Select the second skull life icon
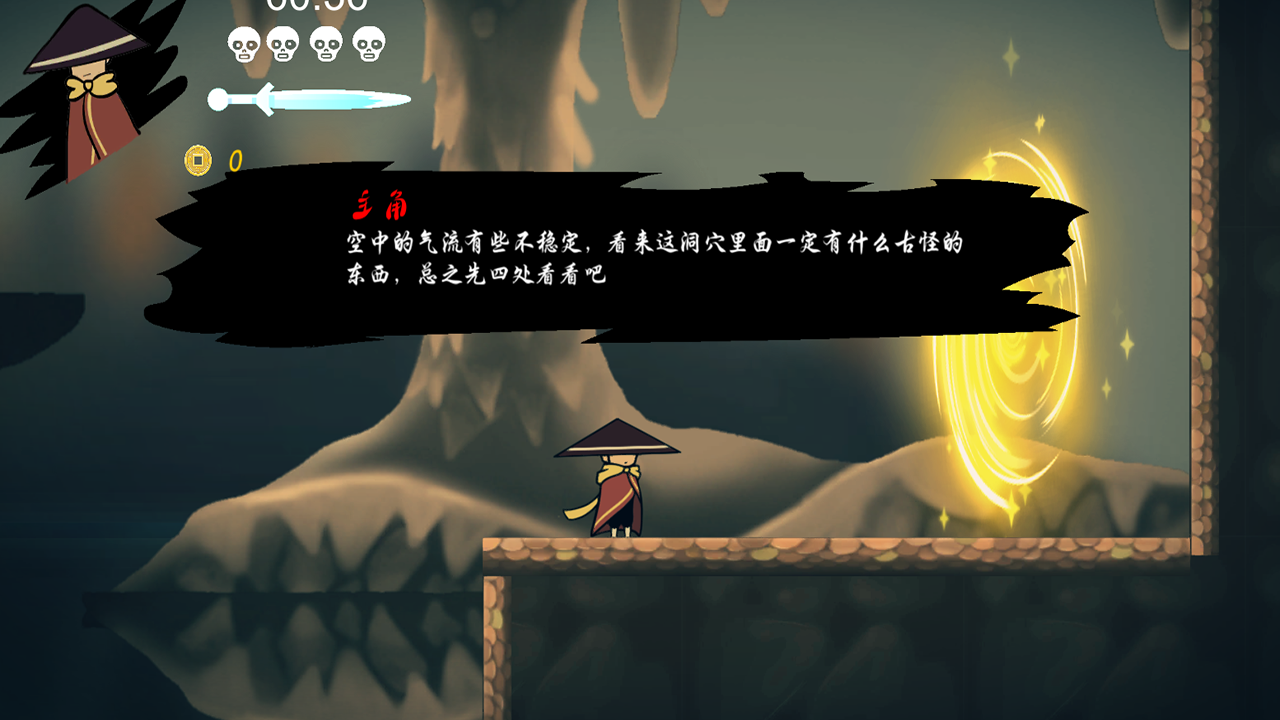Screen dimensions: 1280x720 click(x=285, y=42)
